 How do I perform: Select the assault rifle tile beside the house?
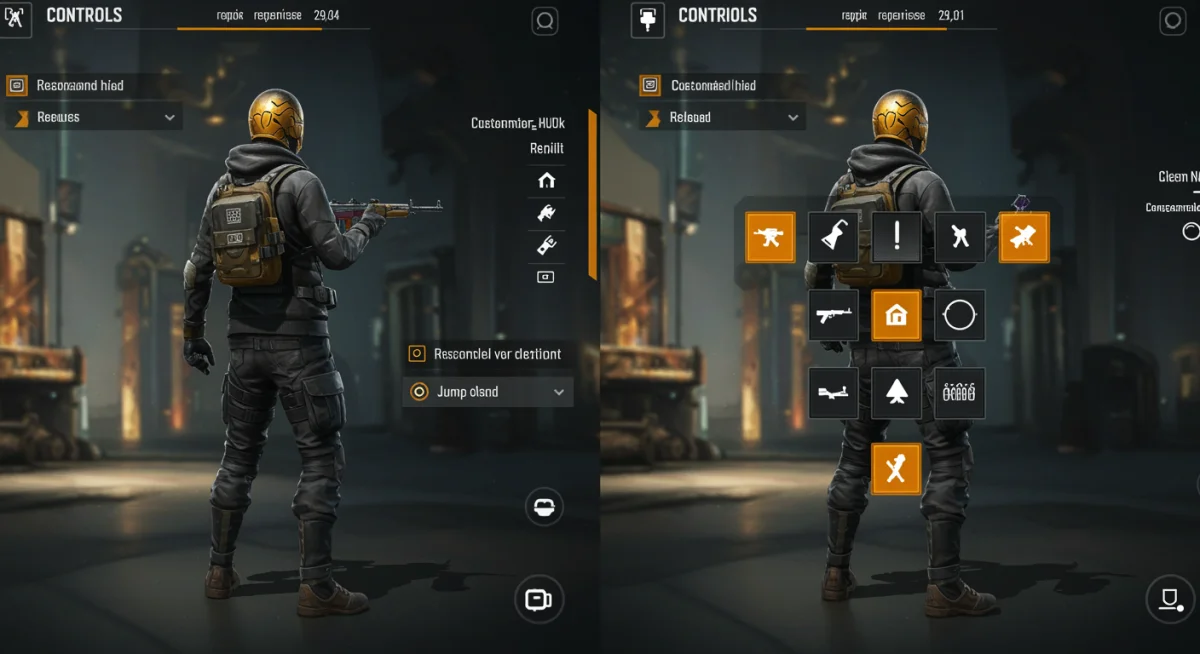point(833,316)
